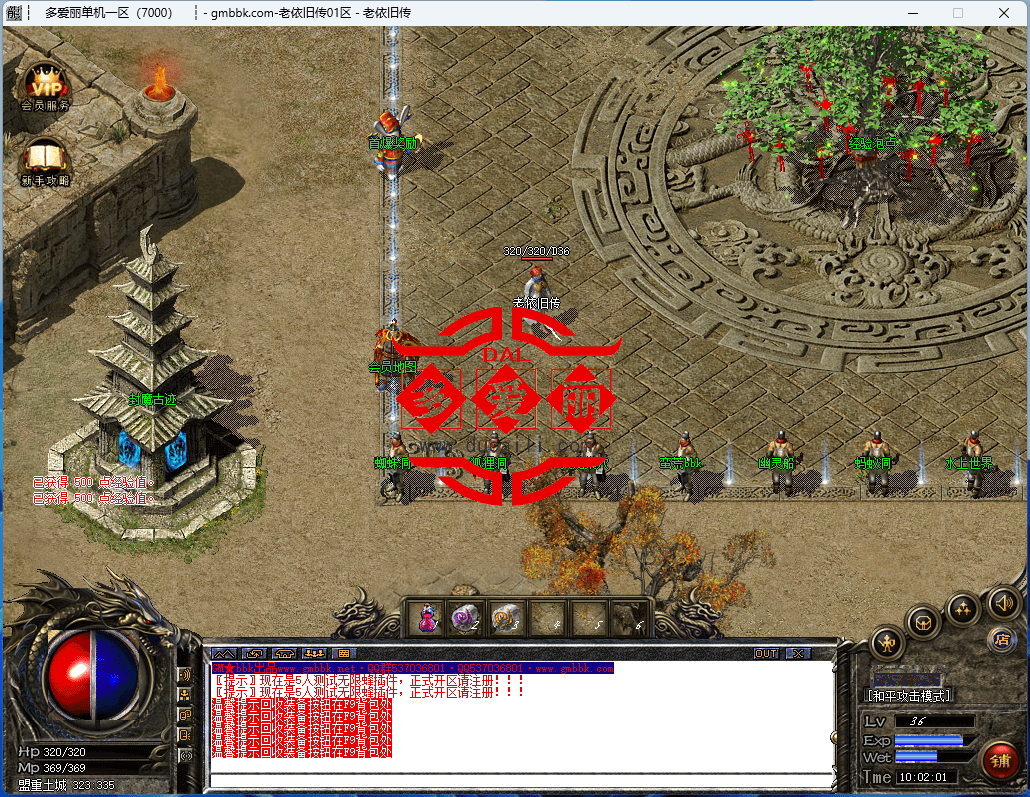Viewport: 1030px width, 797px height.
Task: Open the bag box round button
Action: pyautogui.click(x=922, y=621)
